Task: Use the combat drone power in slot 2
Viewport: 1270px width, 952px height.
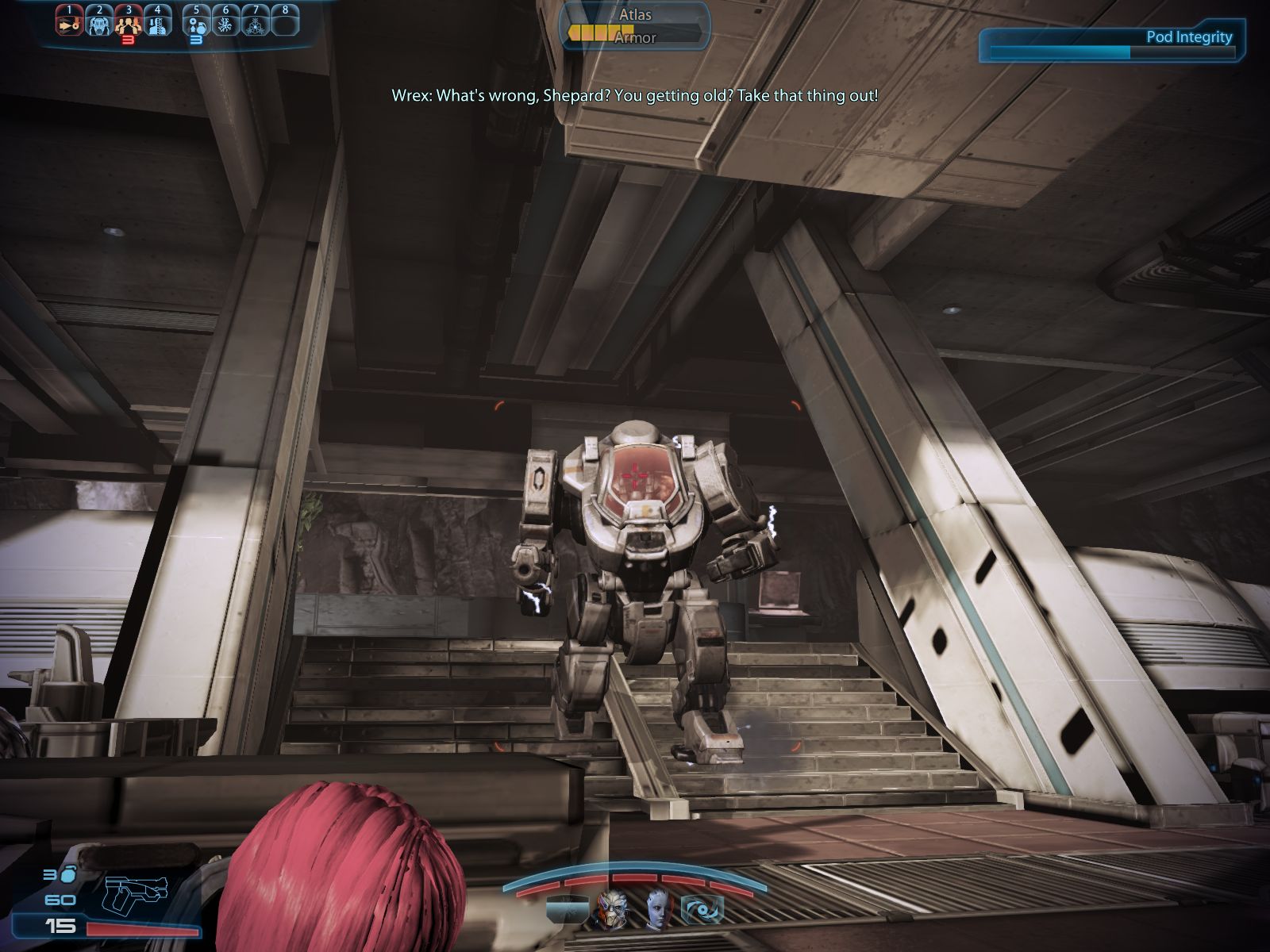Action: point(98,23)
